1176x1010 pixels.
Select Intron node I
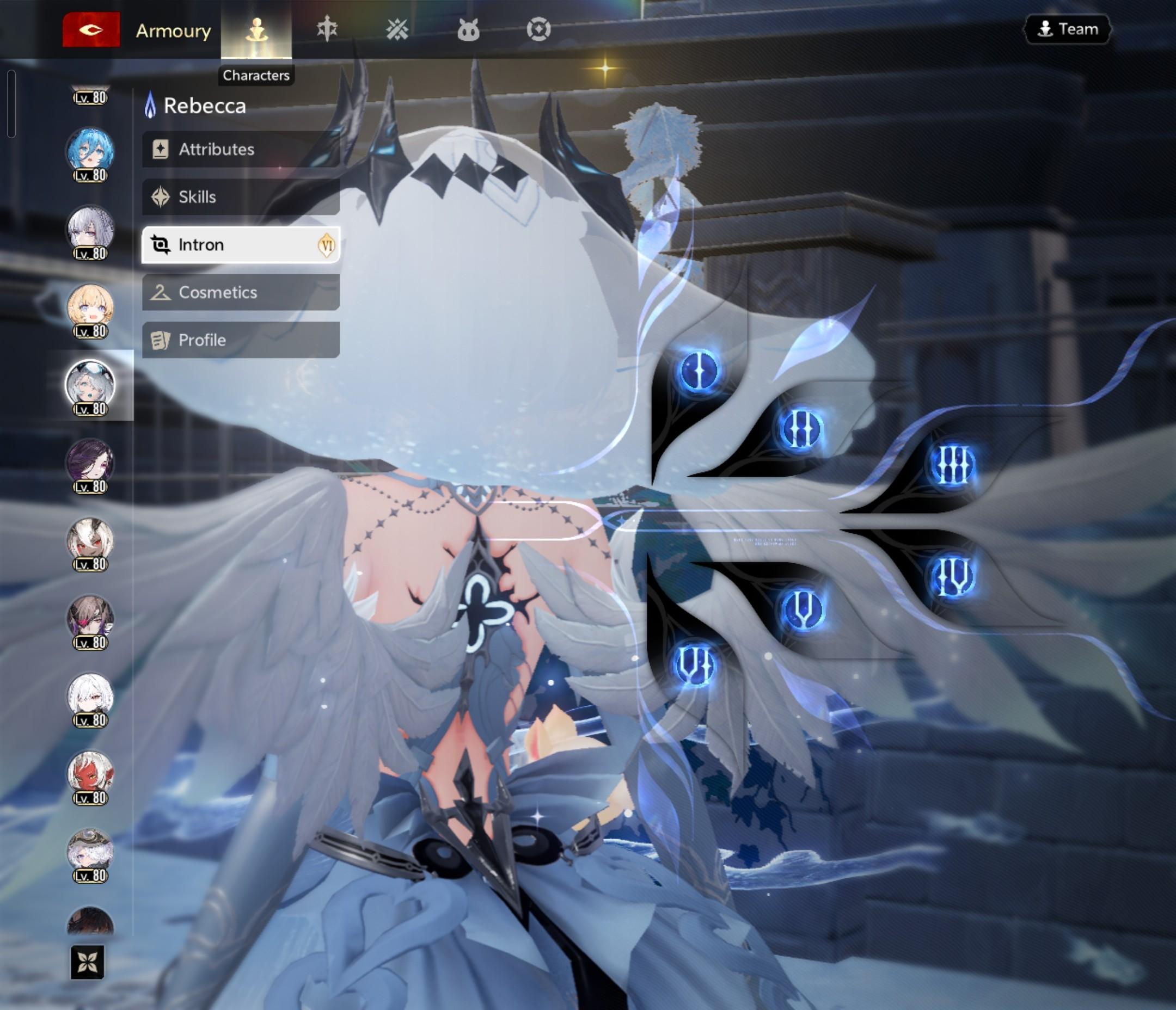point(699,371)
